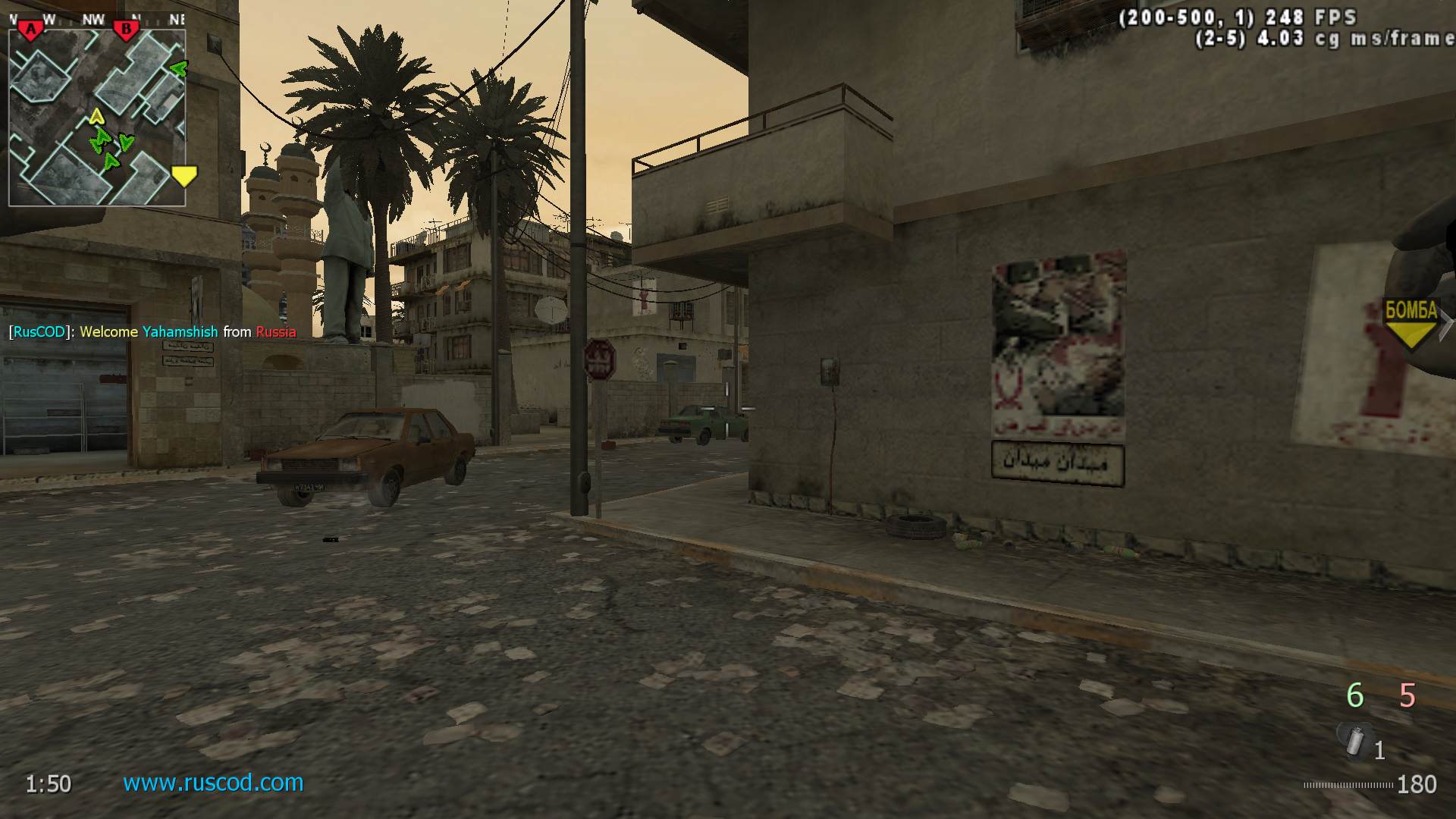This screenshot has width=1456, height=819.
Task: Click the yellow БОМБА objective indicator
Action: click(1410, 322)
